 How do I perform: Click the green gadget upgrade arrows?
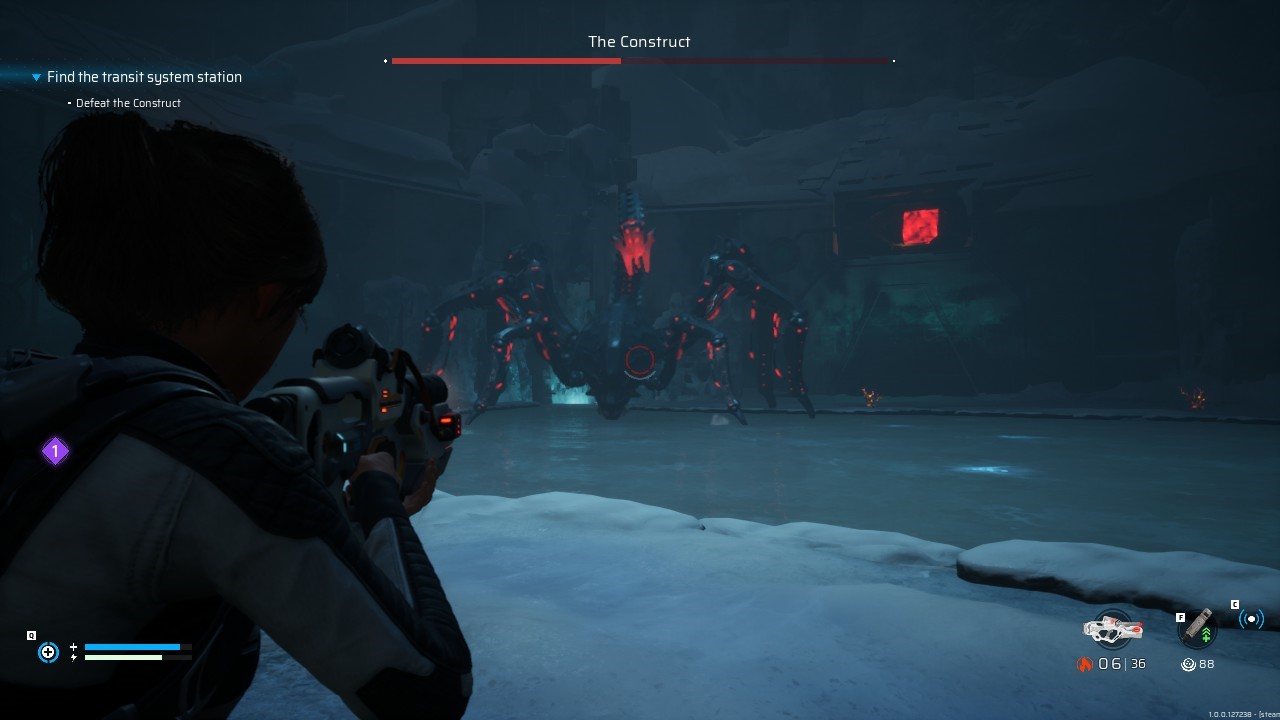[1206, 632]
